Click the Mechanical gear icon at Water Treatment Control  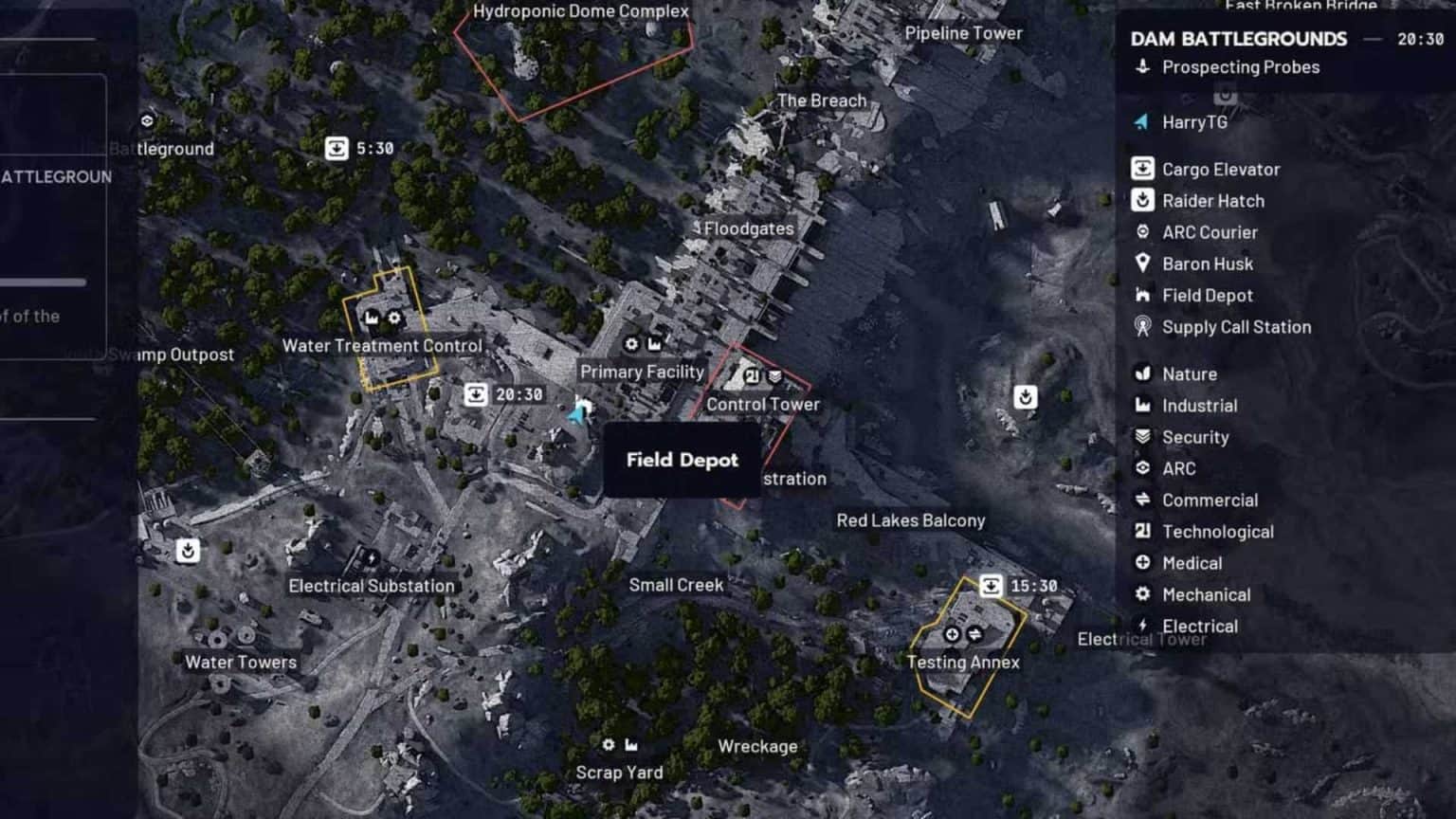pos(393,318)
